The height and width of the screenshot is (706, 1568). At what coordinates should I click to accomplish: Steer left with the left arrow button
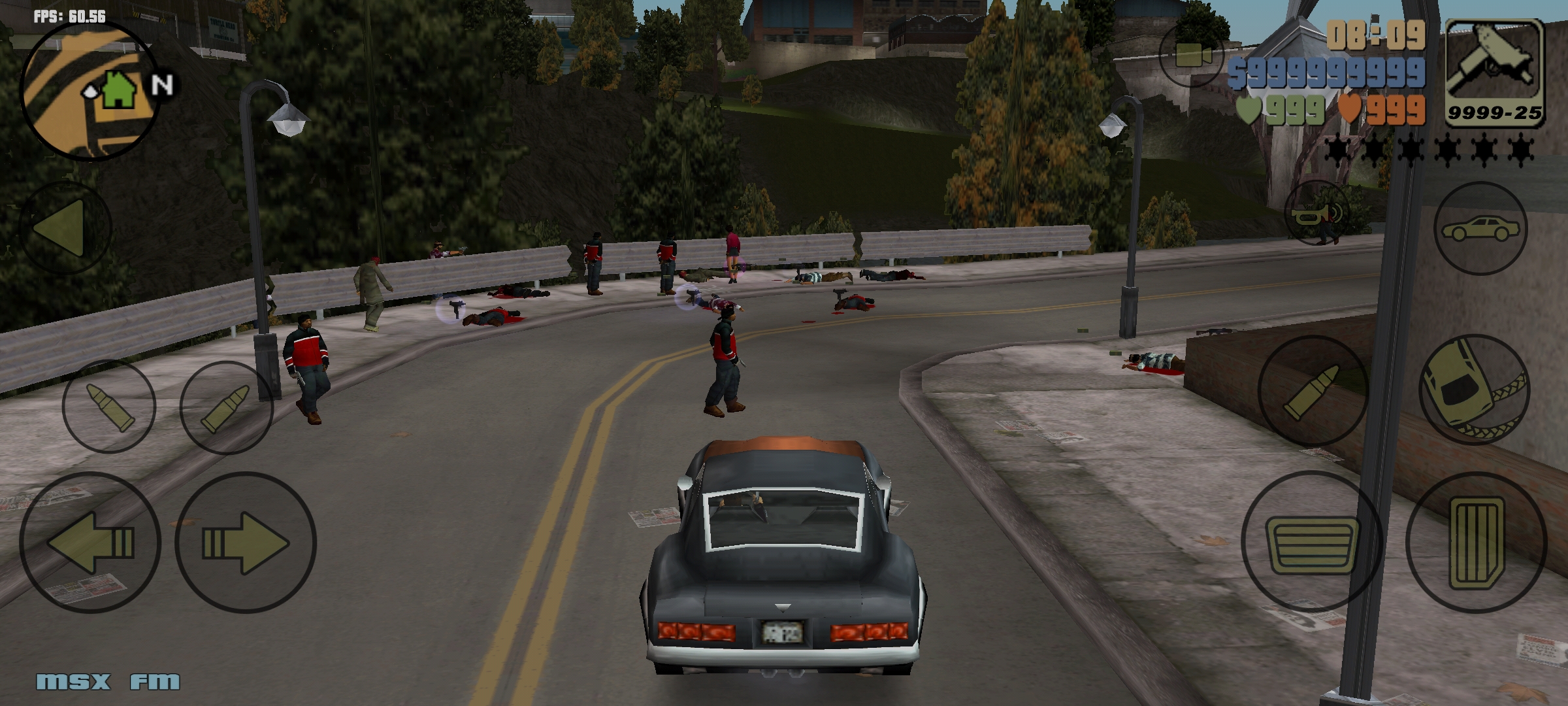[x=90, y=543]
